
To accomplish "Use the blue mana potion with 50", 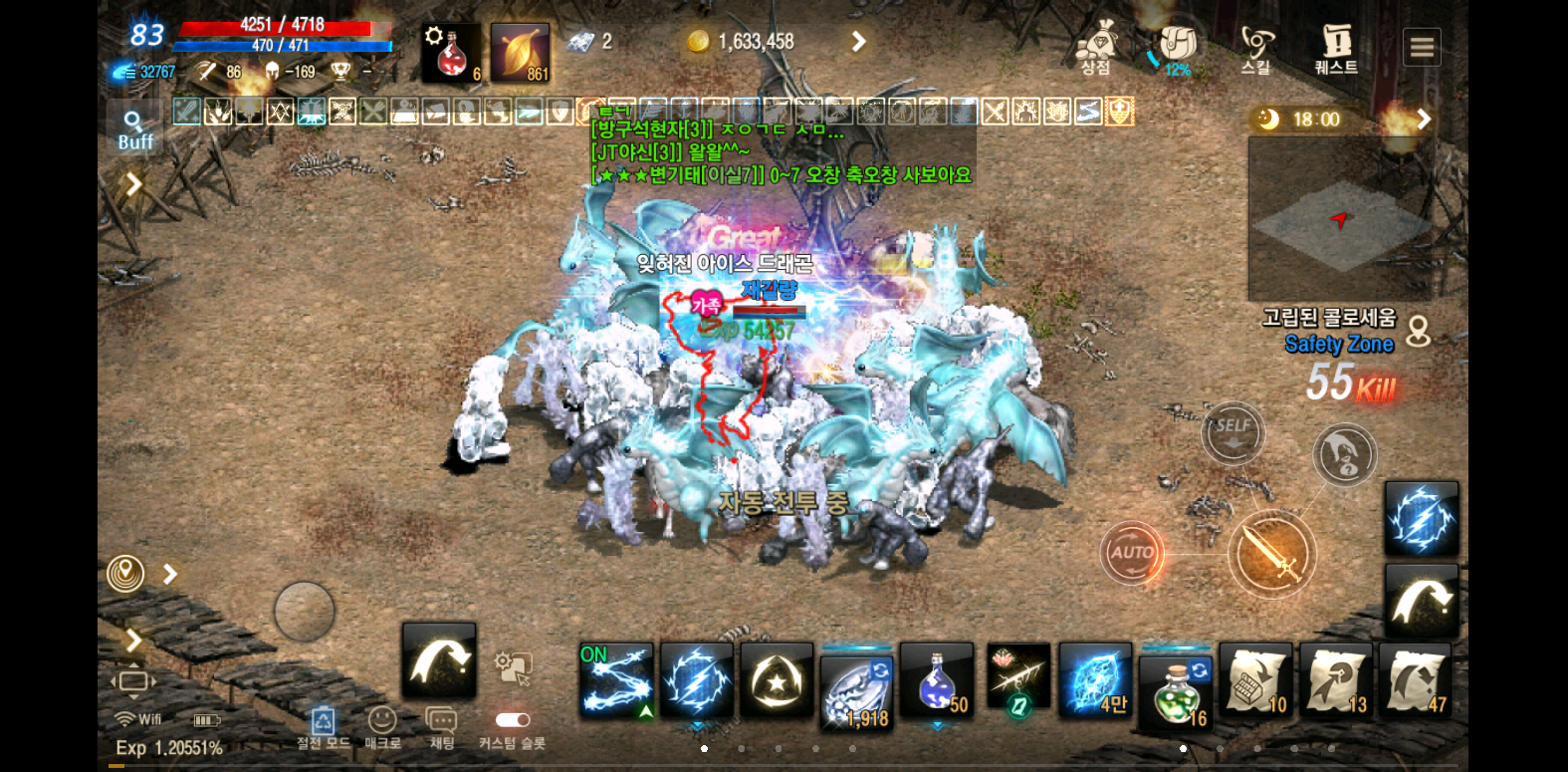I will (x=937, y=680).
